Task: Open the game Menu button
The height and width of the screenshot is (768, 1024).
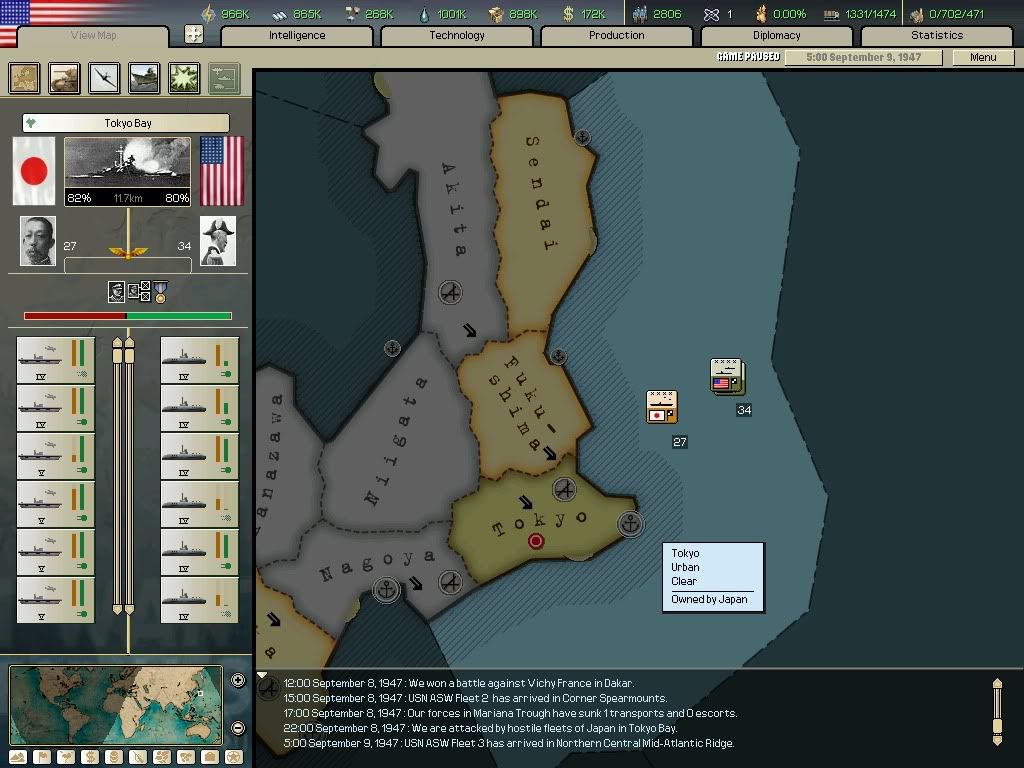Action: point(983,57)
